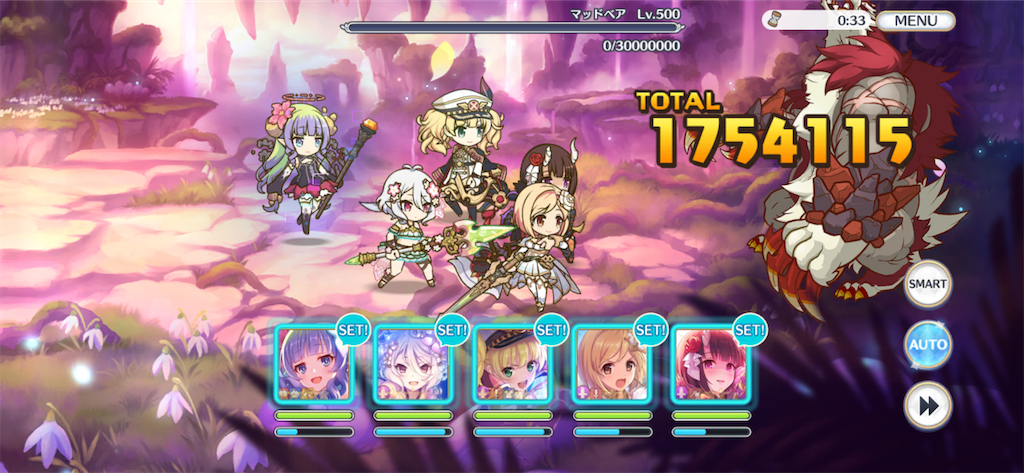
Task: Toggle the SMART battle mode
Action: click(x=927, y=285)
